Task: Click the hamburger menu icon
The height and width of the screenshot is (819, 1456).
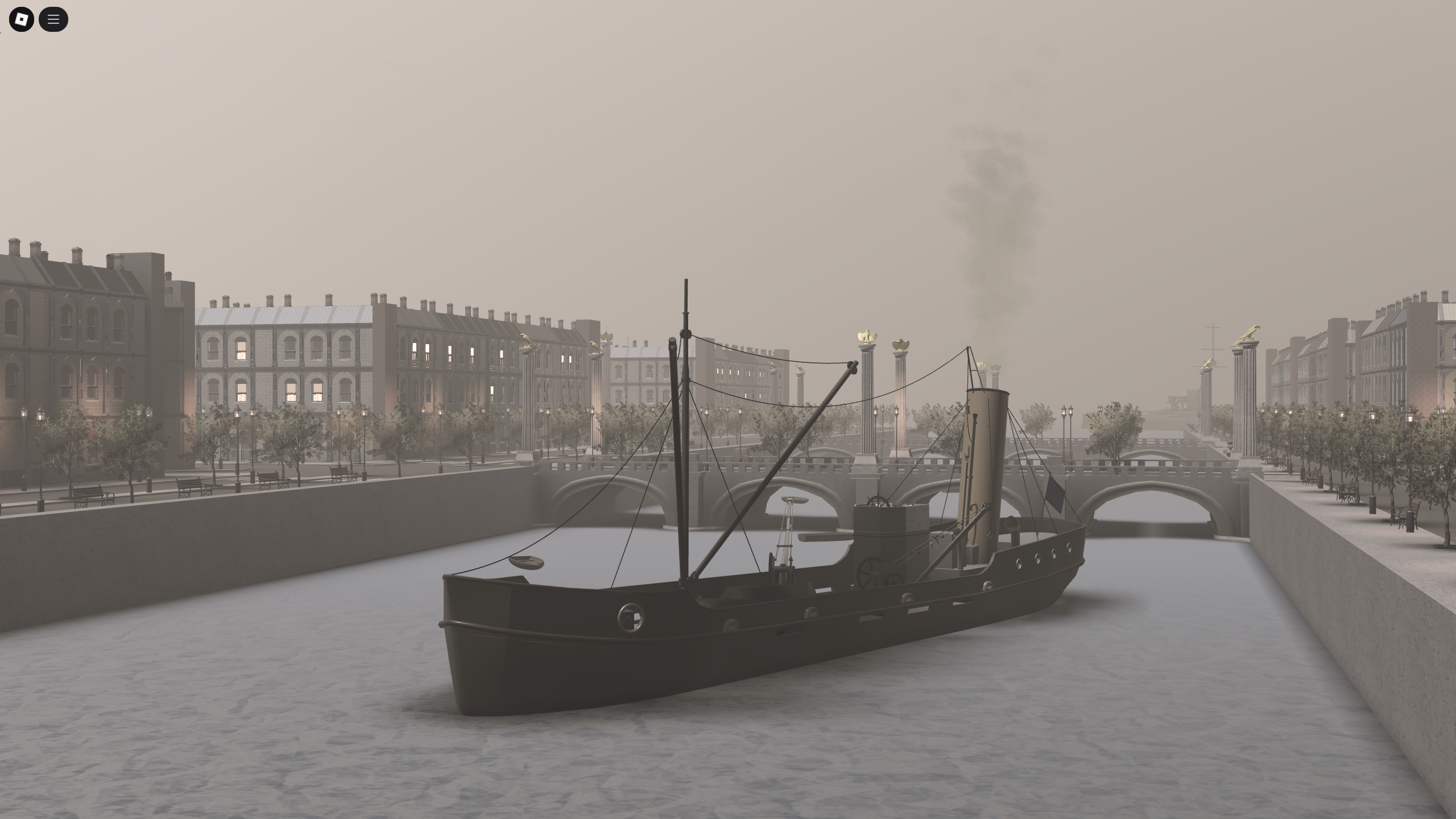Action: (54, 19)
